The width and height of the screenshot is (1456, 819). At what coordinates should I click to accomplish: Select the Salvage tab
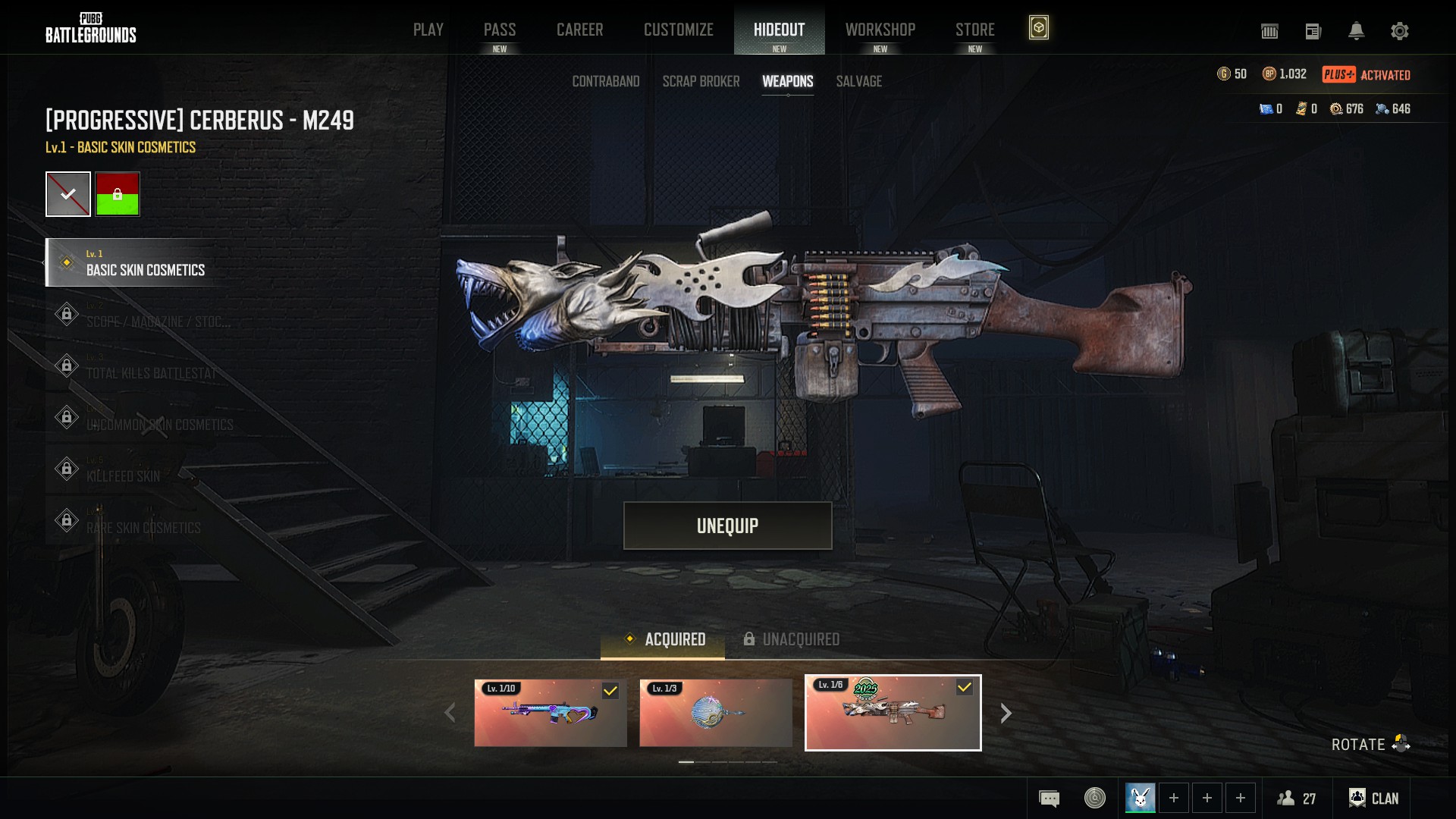[x=858, y=81]
